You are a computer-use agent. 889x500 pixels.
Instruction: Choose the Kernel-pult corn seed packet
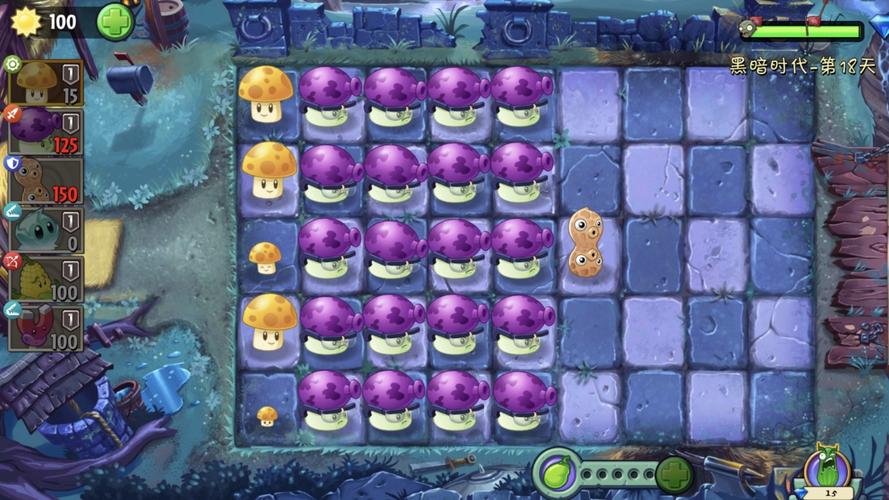(x=46, y=278)
